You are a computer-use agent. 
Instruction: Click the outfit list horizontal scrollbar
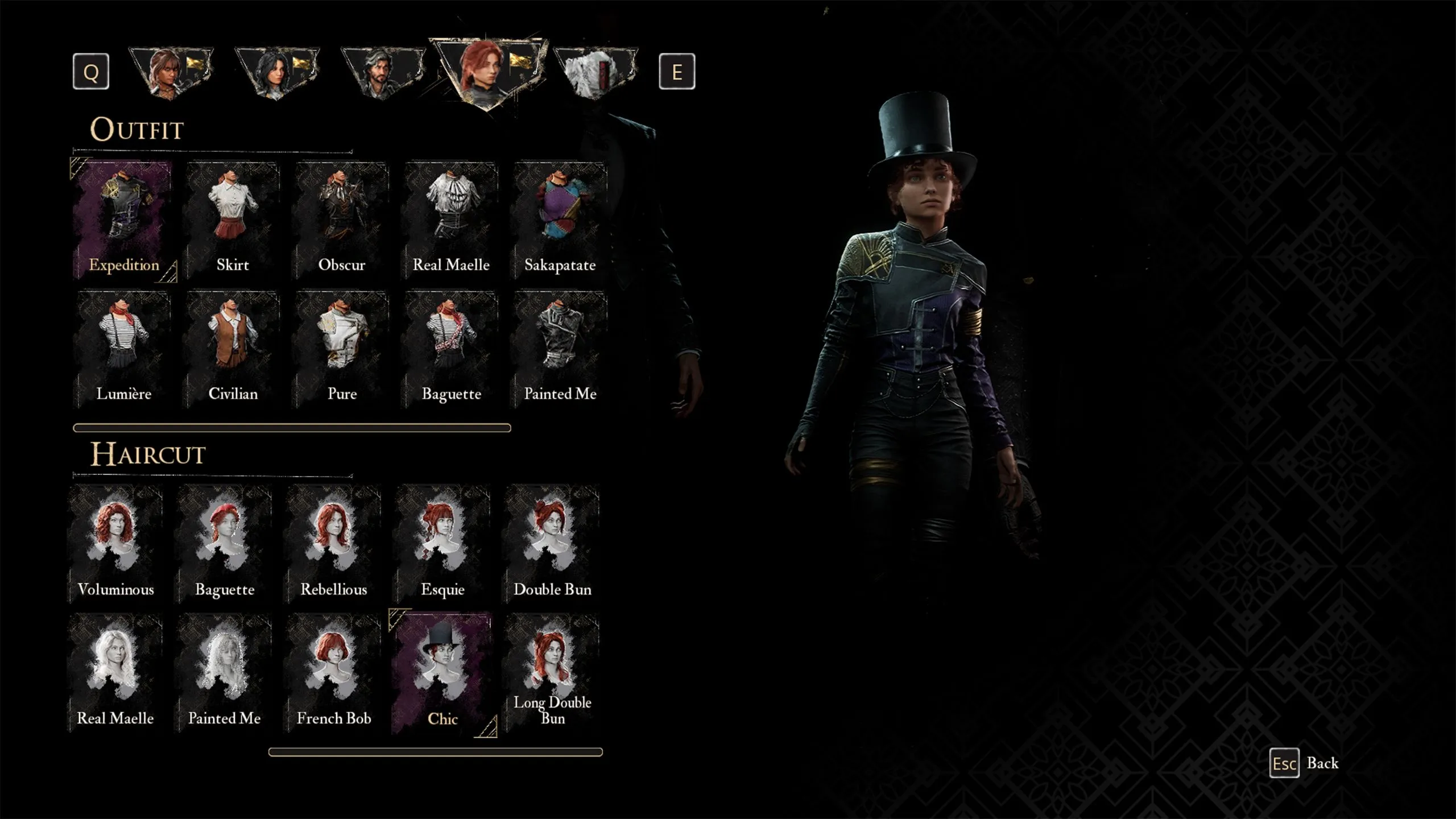292,428
